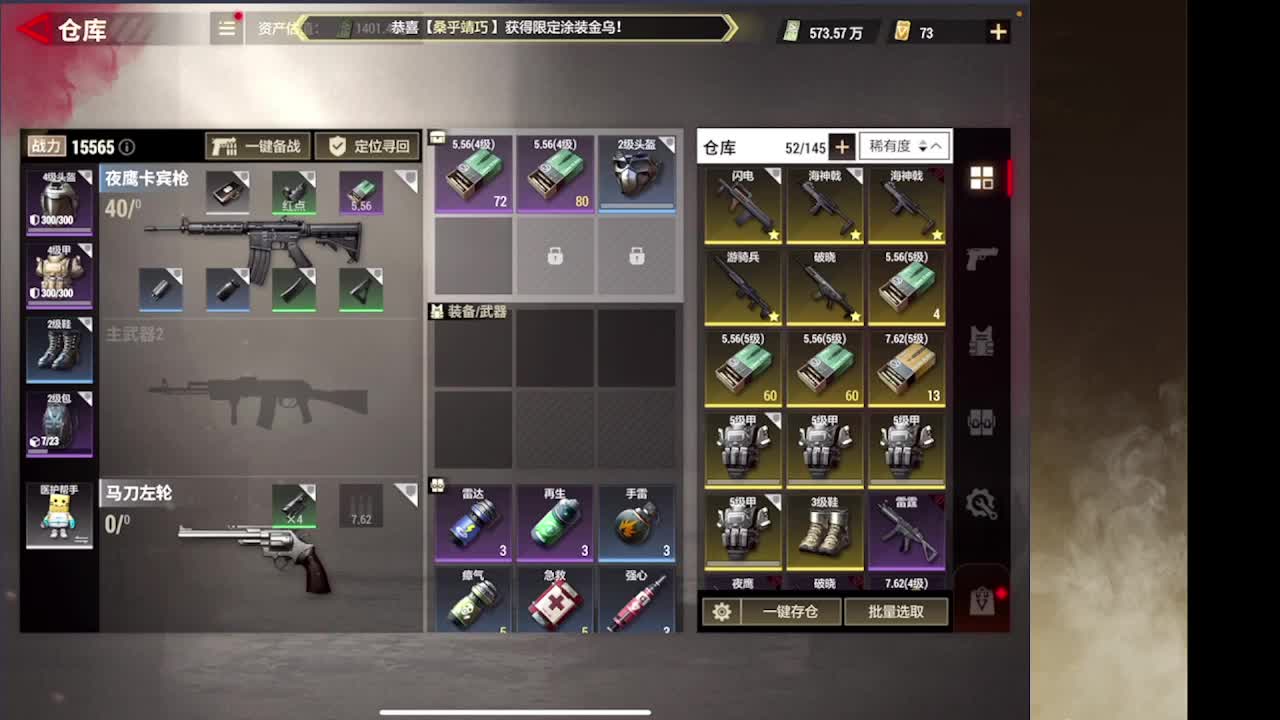The image size is (1280, 720).
Task: Click the 定位寻回 button
Action: pyautogui.click(x=367, y=146)
